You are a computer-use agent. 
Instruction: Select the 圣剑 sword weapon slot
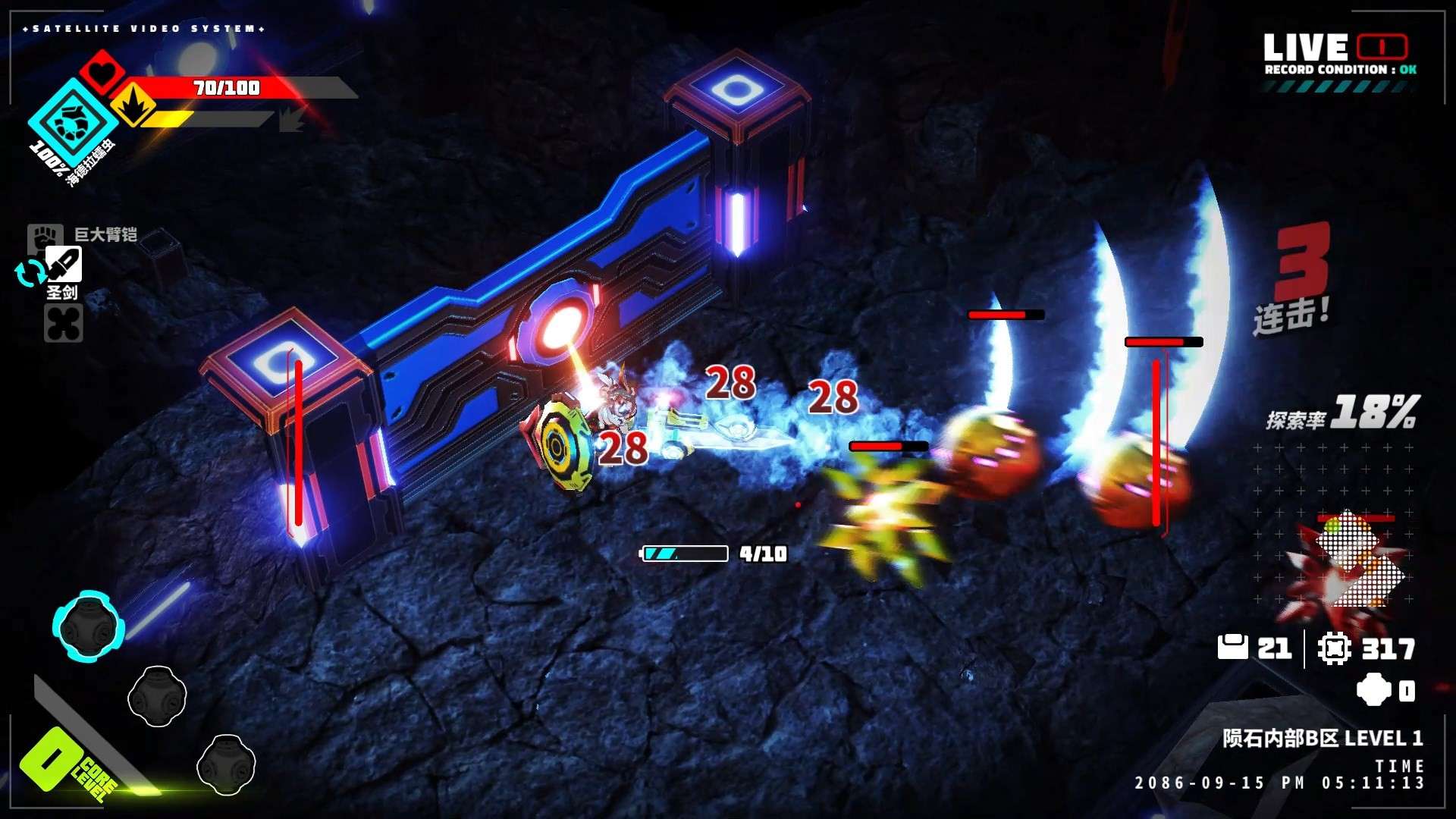(x=64, y=265)
